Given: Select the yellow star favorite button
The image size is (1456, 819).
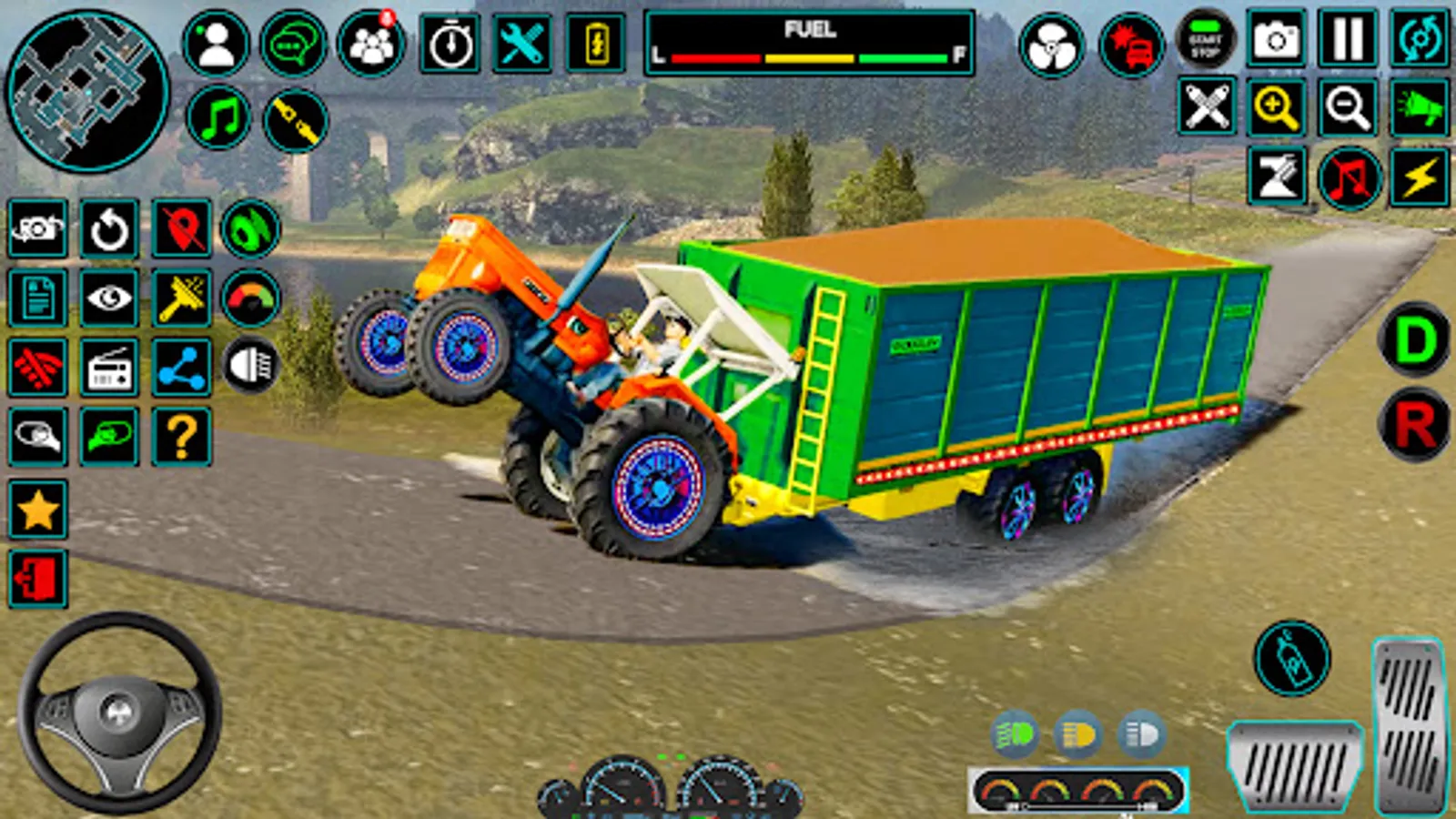Looking at the screenshot, I should [37, 510].
